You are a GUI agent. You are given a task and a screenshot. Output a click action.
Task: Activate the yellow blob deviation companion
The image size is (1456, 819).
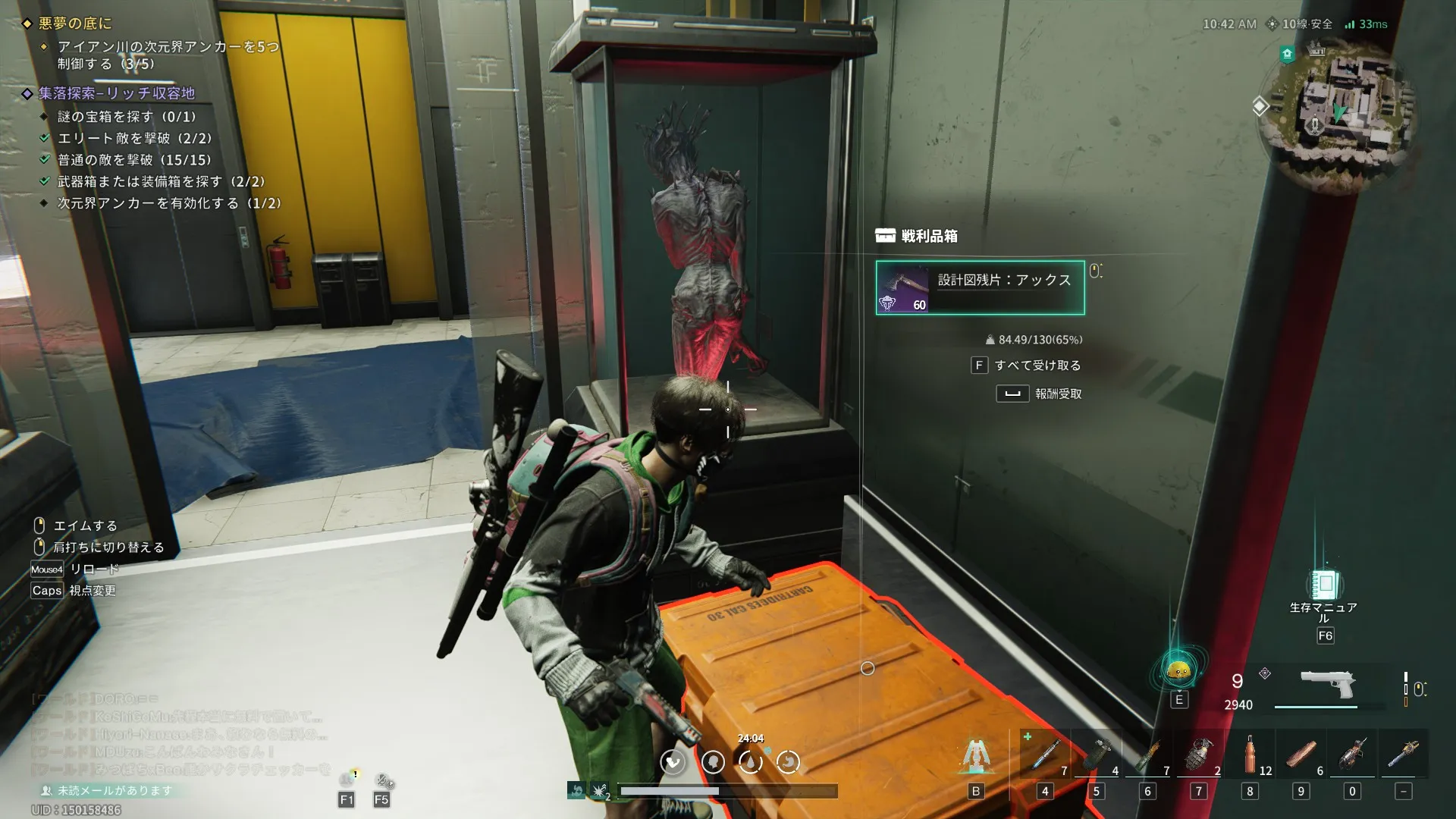[x=1178, y=670]
